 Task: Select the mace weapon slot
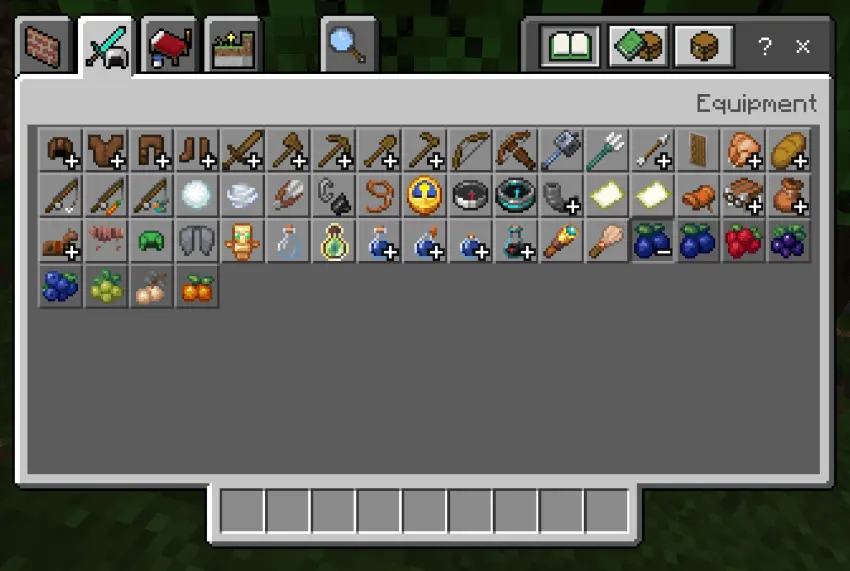tap(562, 149)
